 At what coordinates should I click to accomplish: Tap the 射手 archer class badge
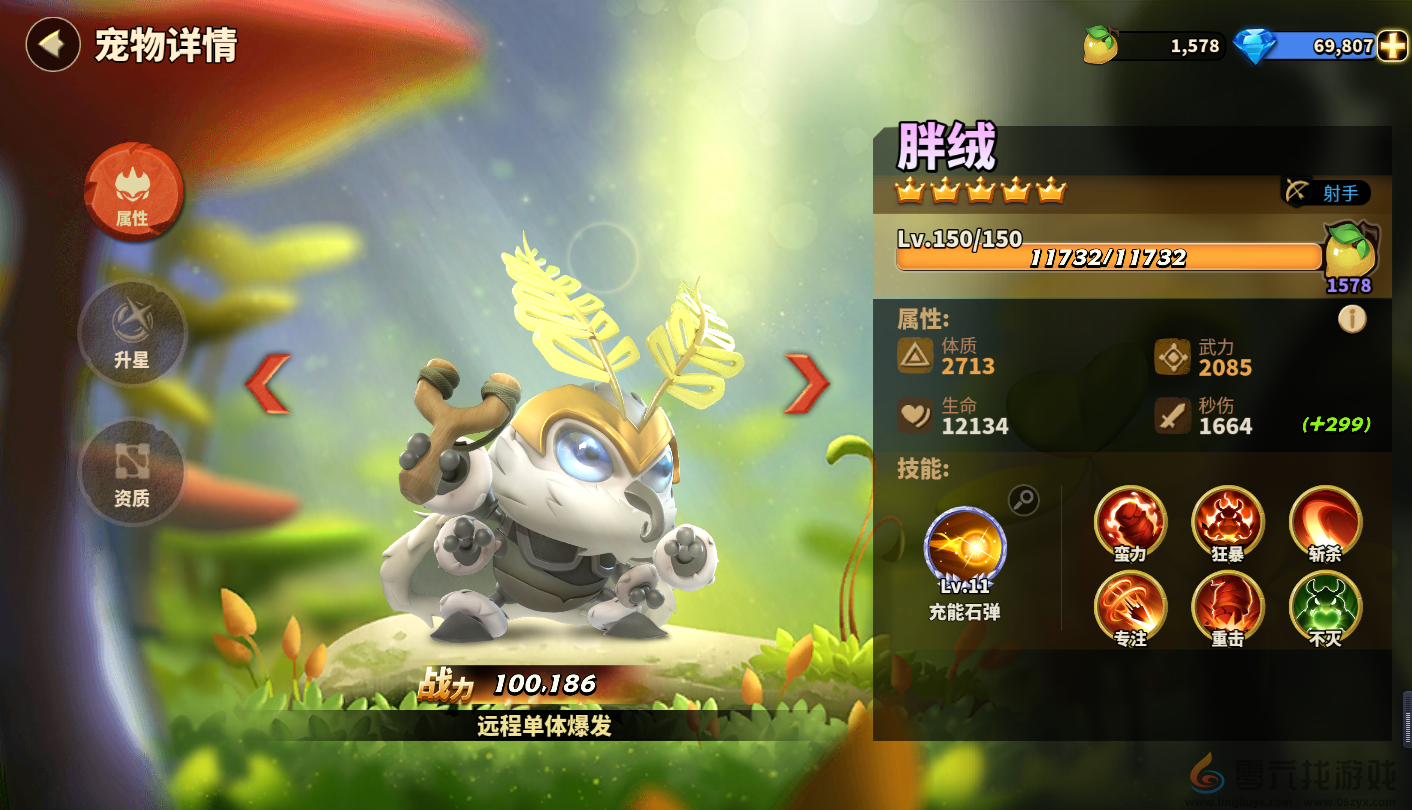click(1327, 192)
